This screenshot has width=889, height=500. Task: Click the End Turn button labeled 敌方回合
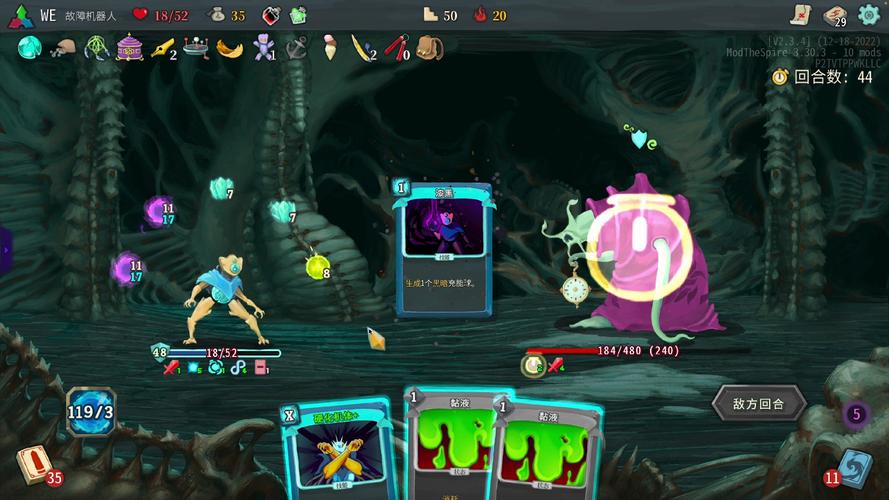point(757,404)
